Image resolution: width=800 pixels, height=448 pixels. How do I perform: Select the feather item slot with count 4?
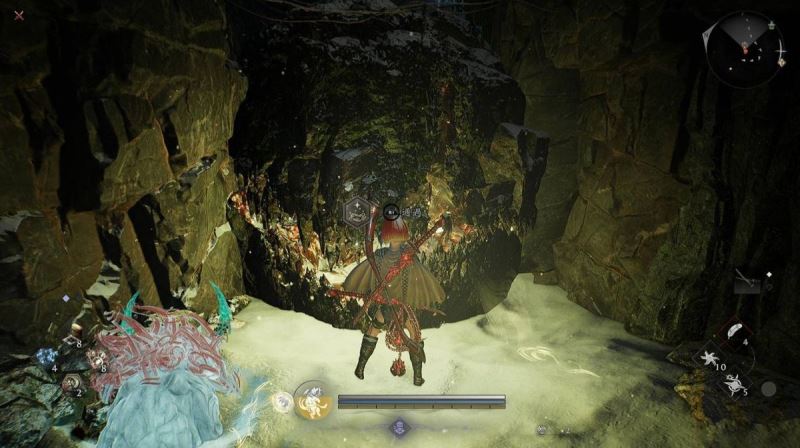click(733, 332)
